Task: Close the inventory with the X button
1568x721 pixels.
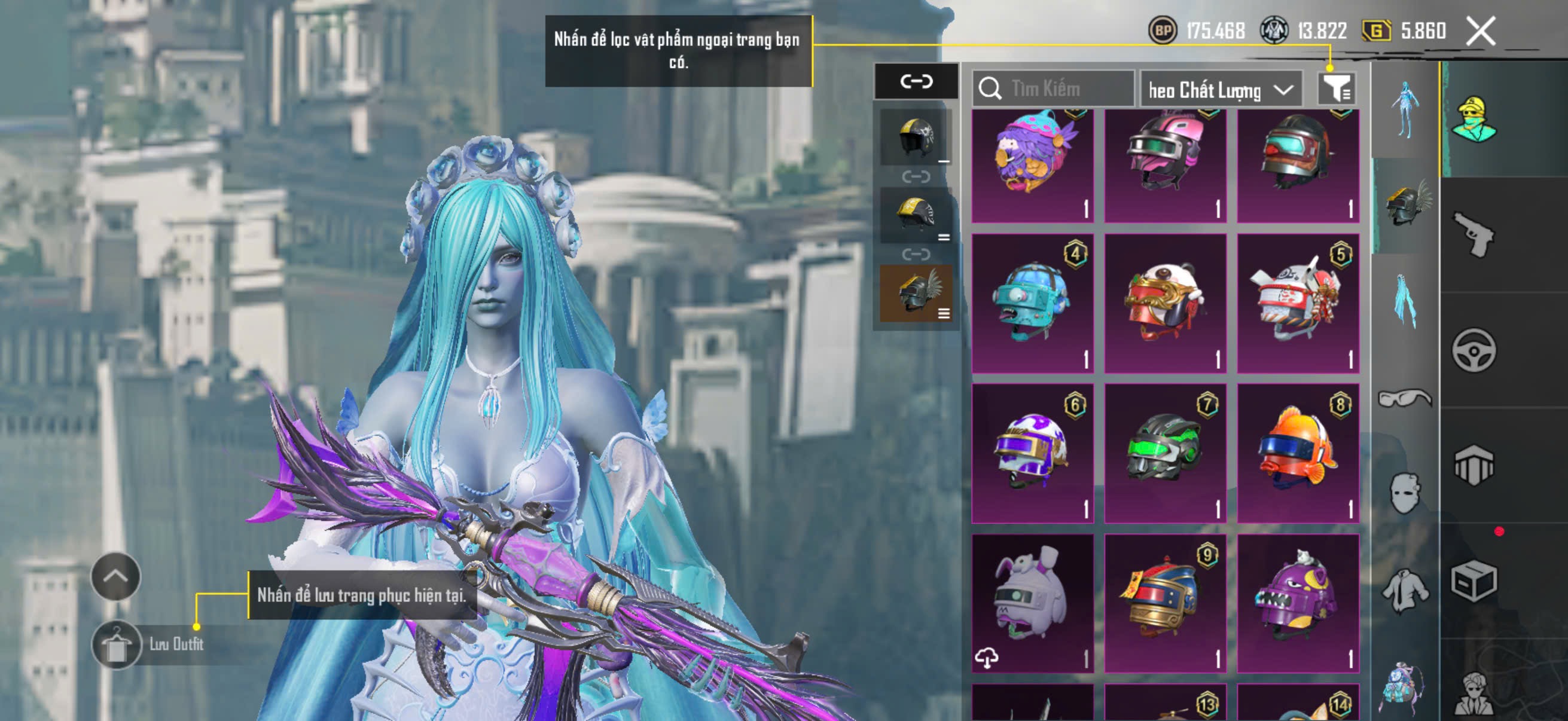Action: 1480,30
